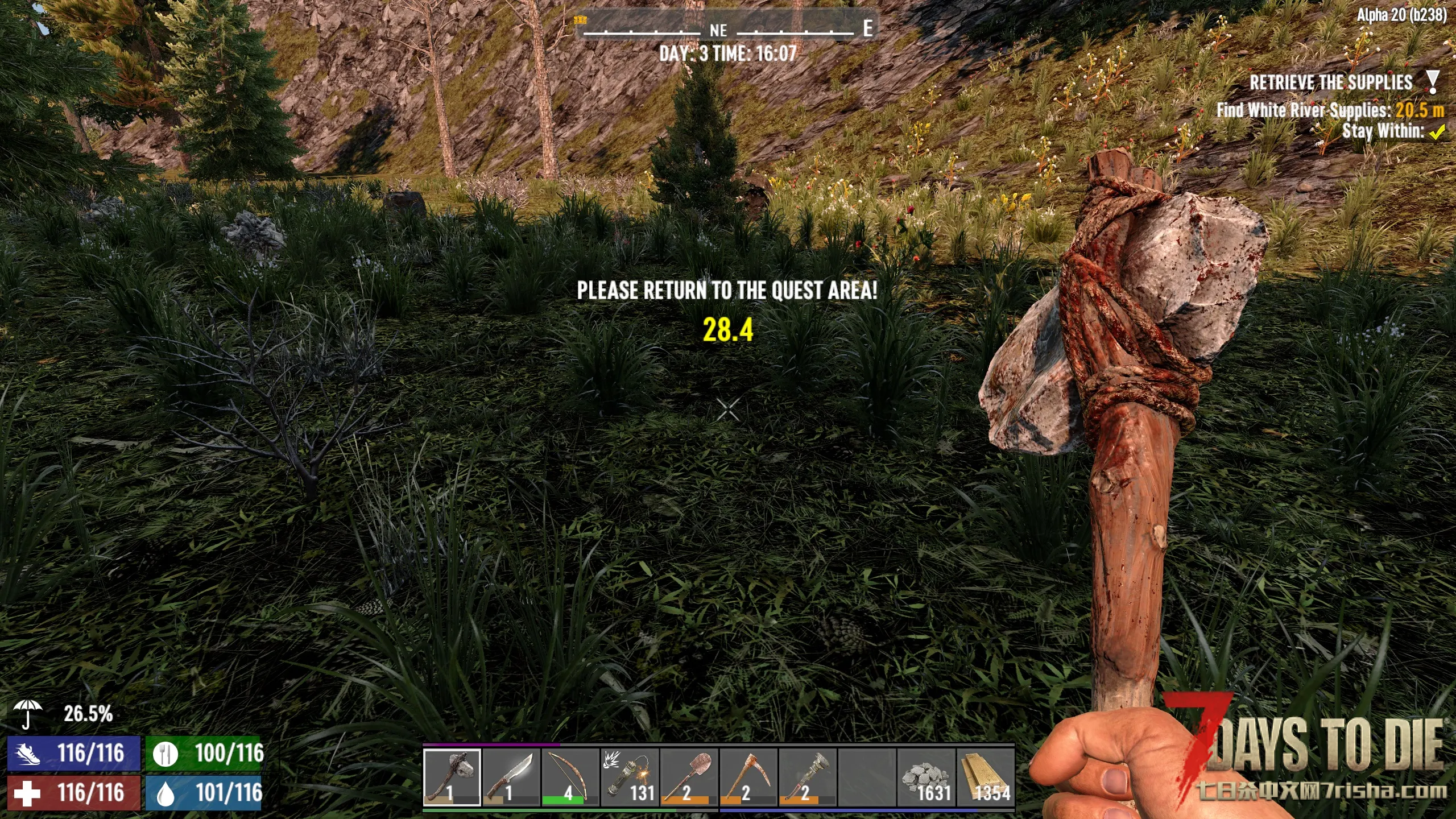Select the stone axe hotbar slot

click(452, 777)
